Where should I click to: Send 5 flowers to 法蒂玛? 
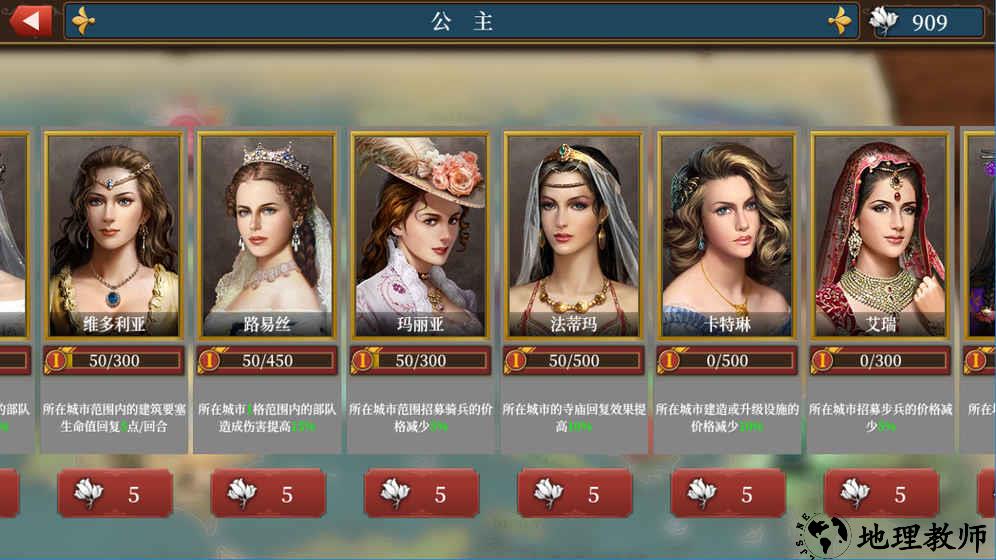click(574, 494)
